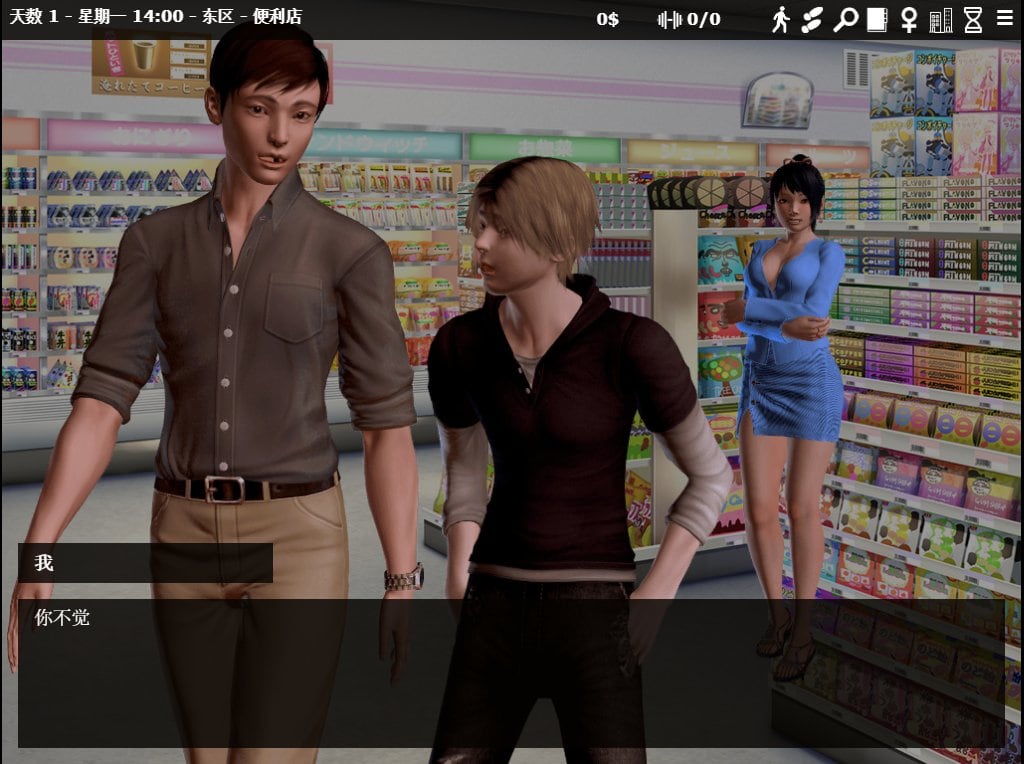1024x764 pixels.
Task: Click the hourglass wait icon
Action: [x=973, y=19]
